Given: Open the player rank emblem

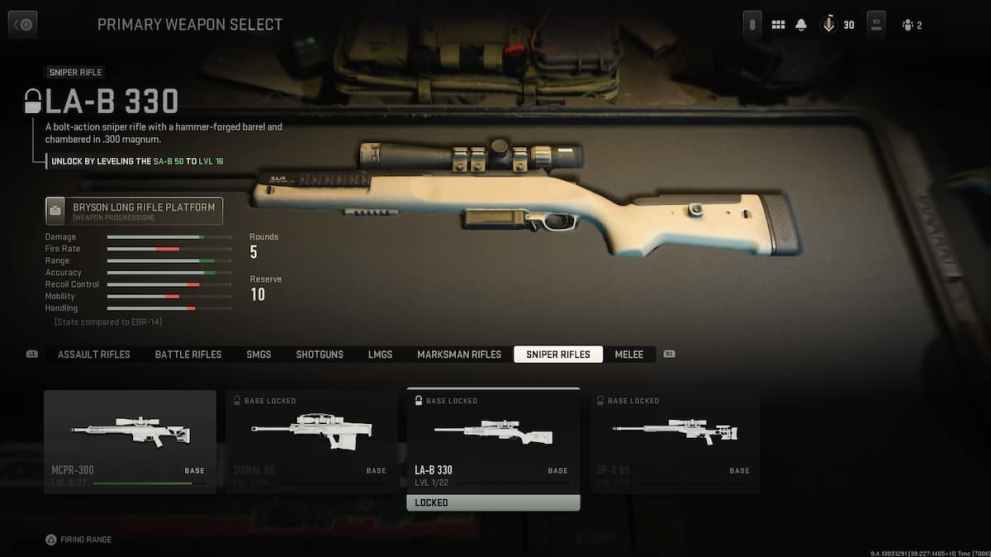Looking at the screenshot, I should [x=829, y=25].
